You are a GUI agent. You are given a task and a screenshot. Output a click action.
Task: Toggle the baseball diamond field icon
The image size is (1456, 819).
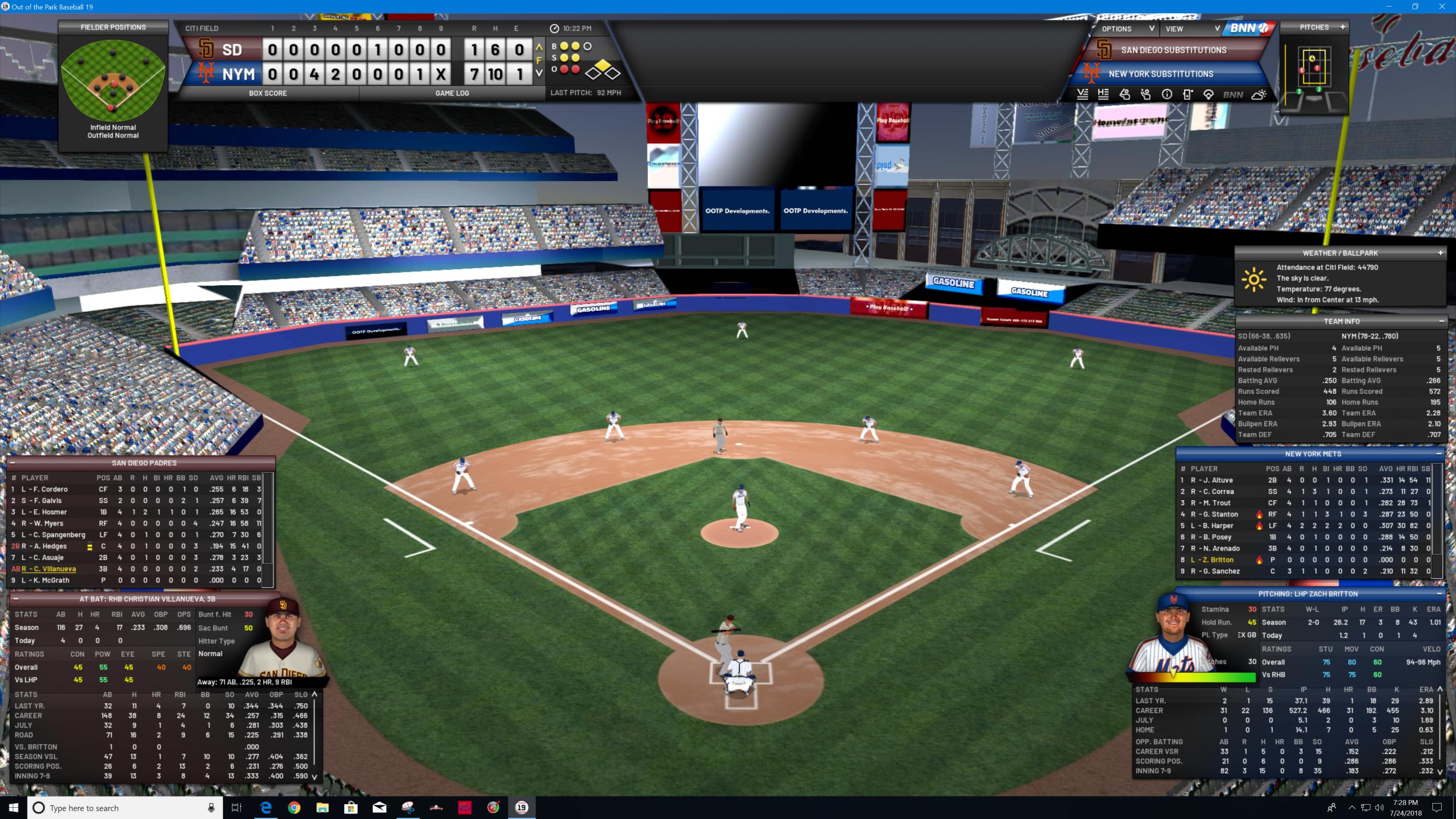click(x=1208, y=95)
